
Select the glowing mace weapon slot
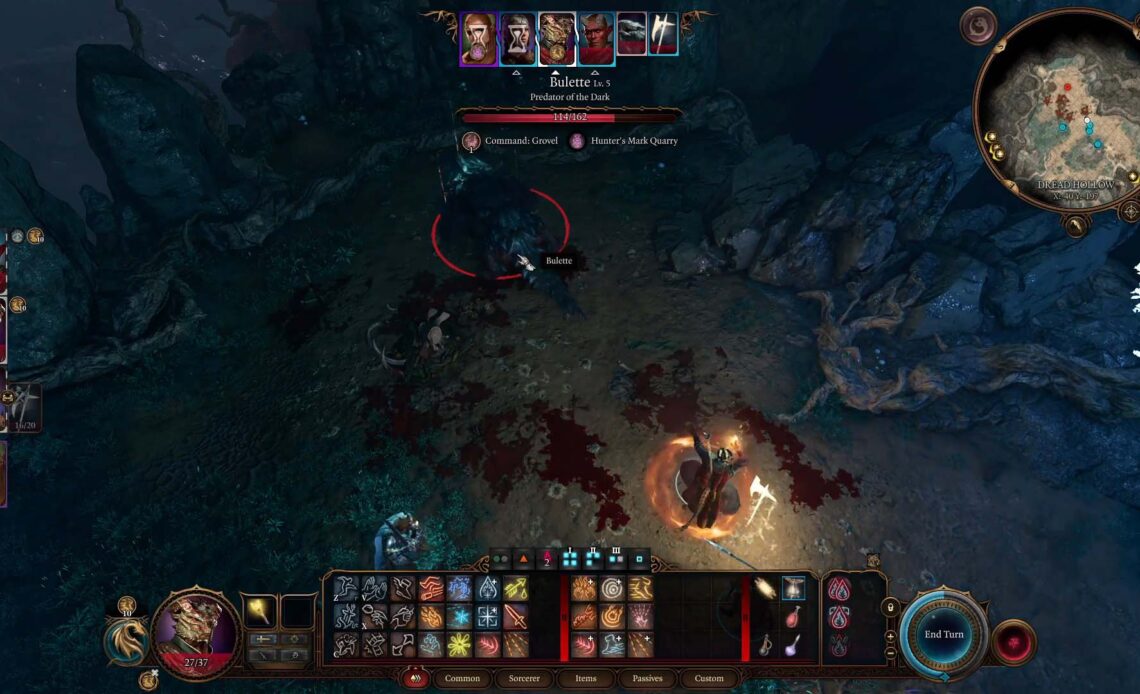coord(258,610)
